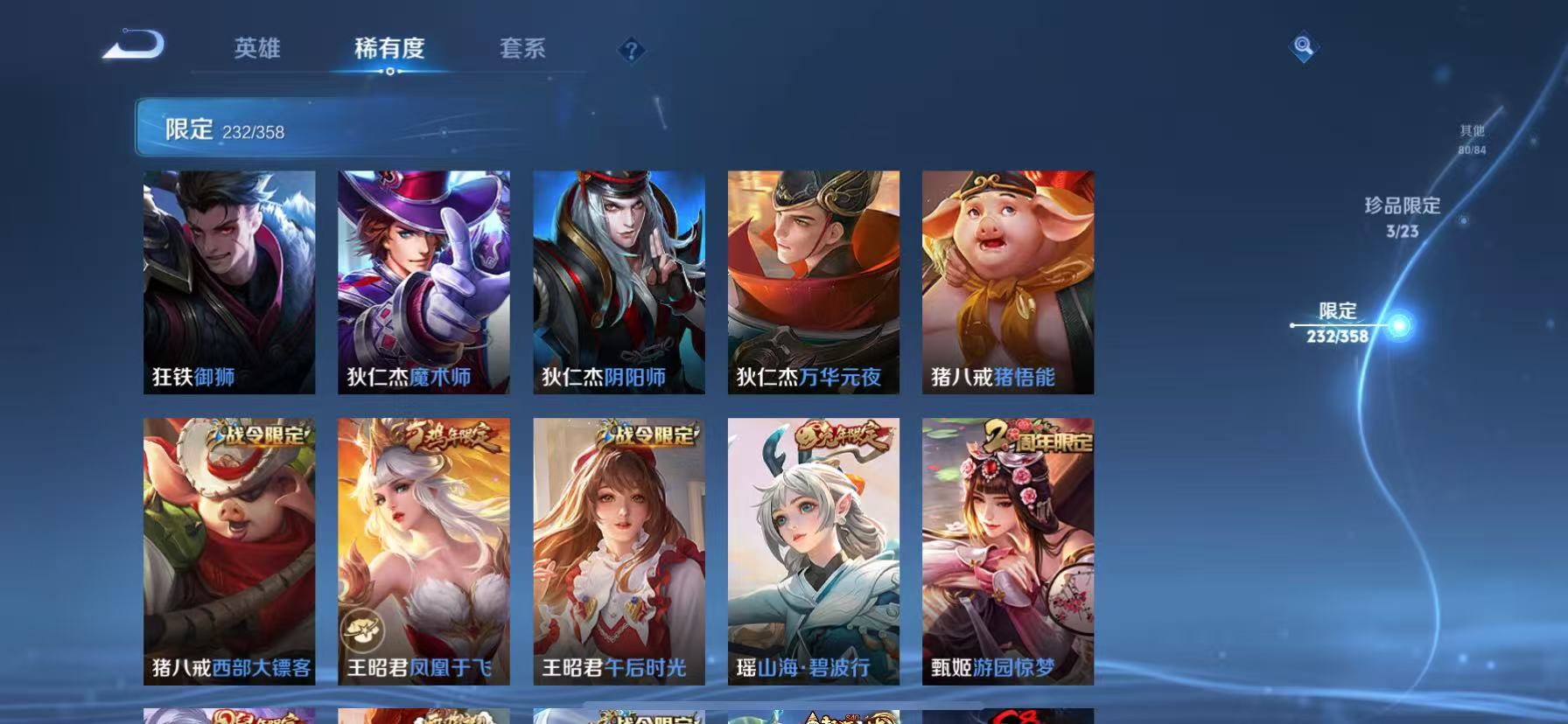This screenshot has height=724, width=1568.
Task: Open the 狄仁杰魔术师 skin thumbnail
Action: coord(424,280)
